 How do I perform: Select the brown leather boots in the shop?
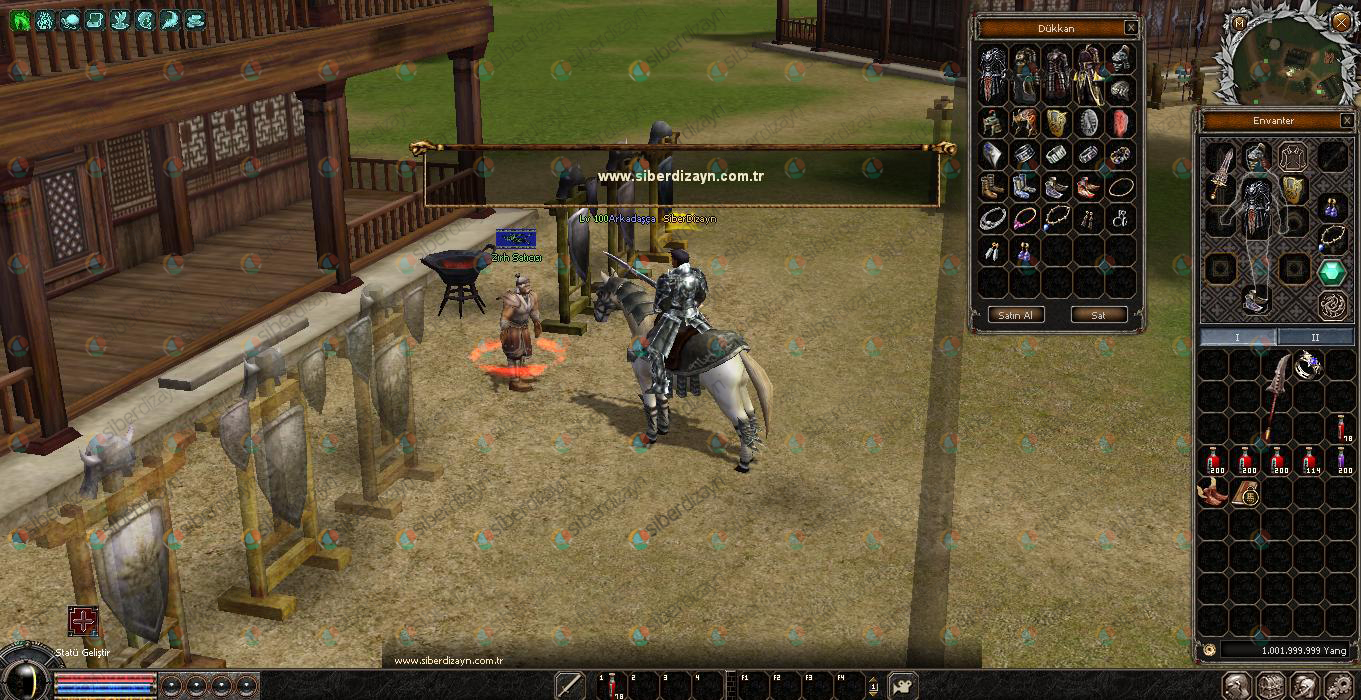coord(993,187)
